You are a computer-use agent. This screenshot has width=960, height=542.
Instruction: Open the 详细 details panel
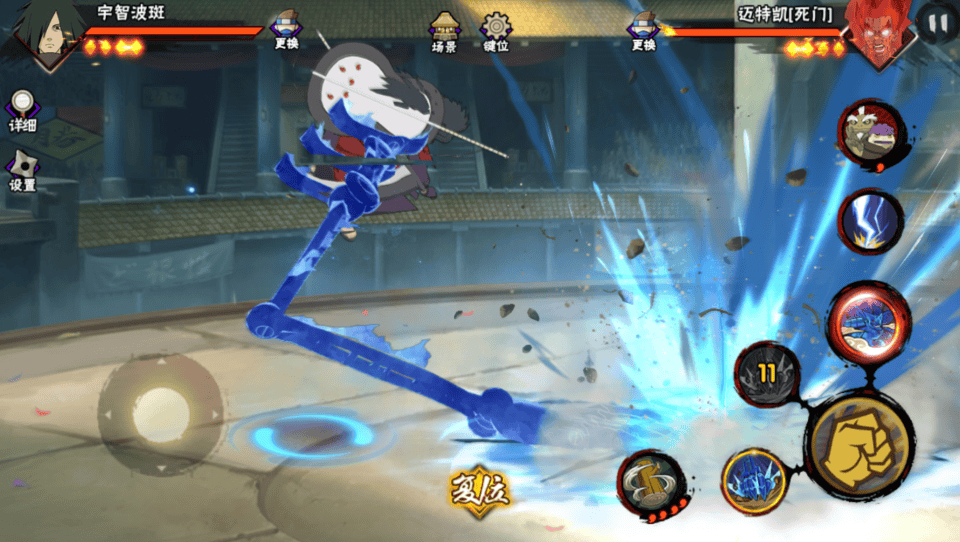[x=22, y=110]
